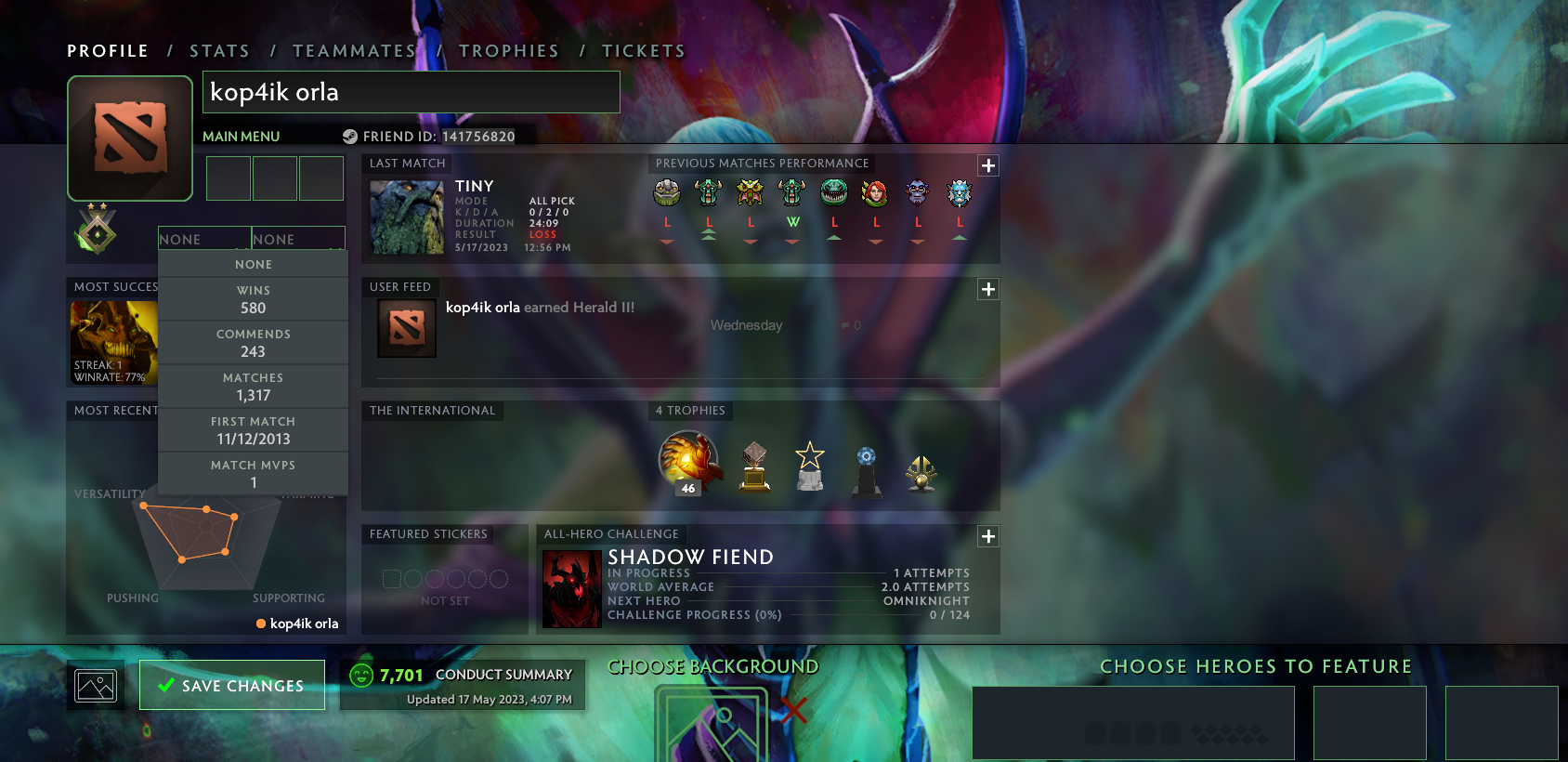
Task: Expand the Previous Matches Performance panel with plus
Action: [987, 164]
